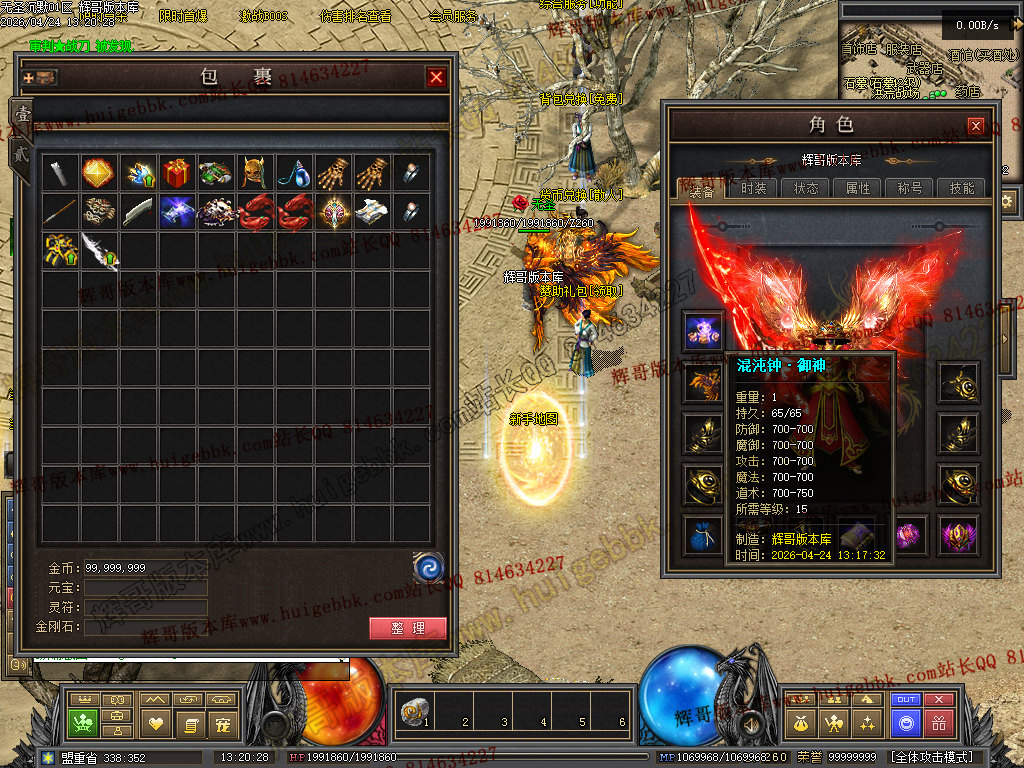Viewport: 1024px width, 768px height.
Task: Open the 状态 tab
Action: point(805,188)
